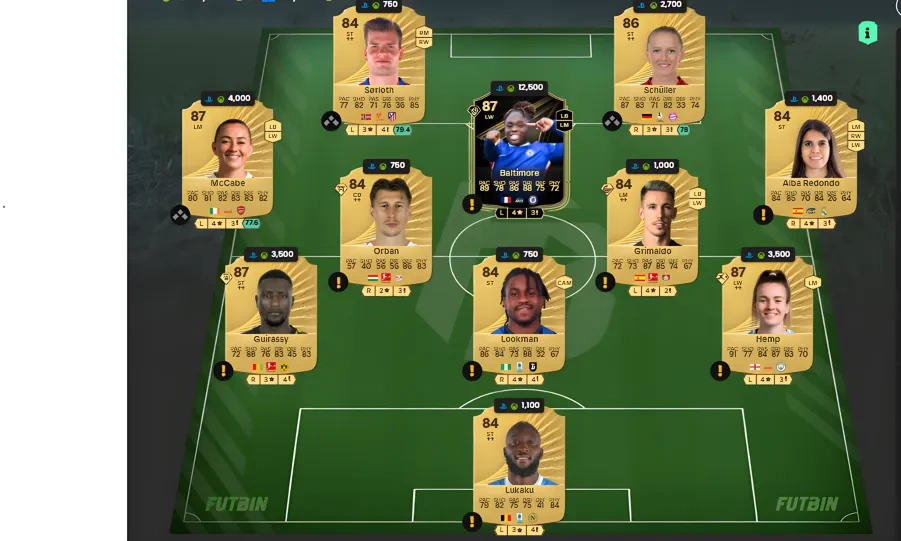Pick the Hemp player card
Image resolution: width=901 pixels, height=541 pixels.
[x=768, y=312]
